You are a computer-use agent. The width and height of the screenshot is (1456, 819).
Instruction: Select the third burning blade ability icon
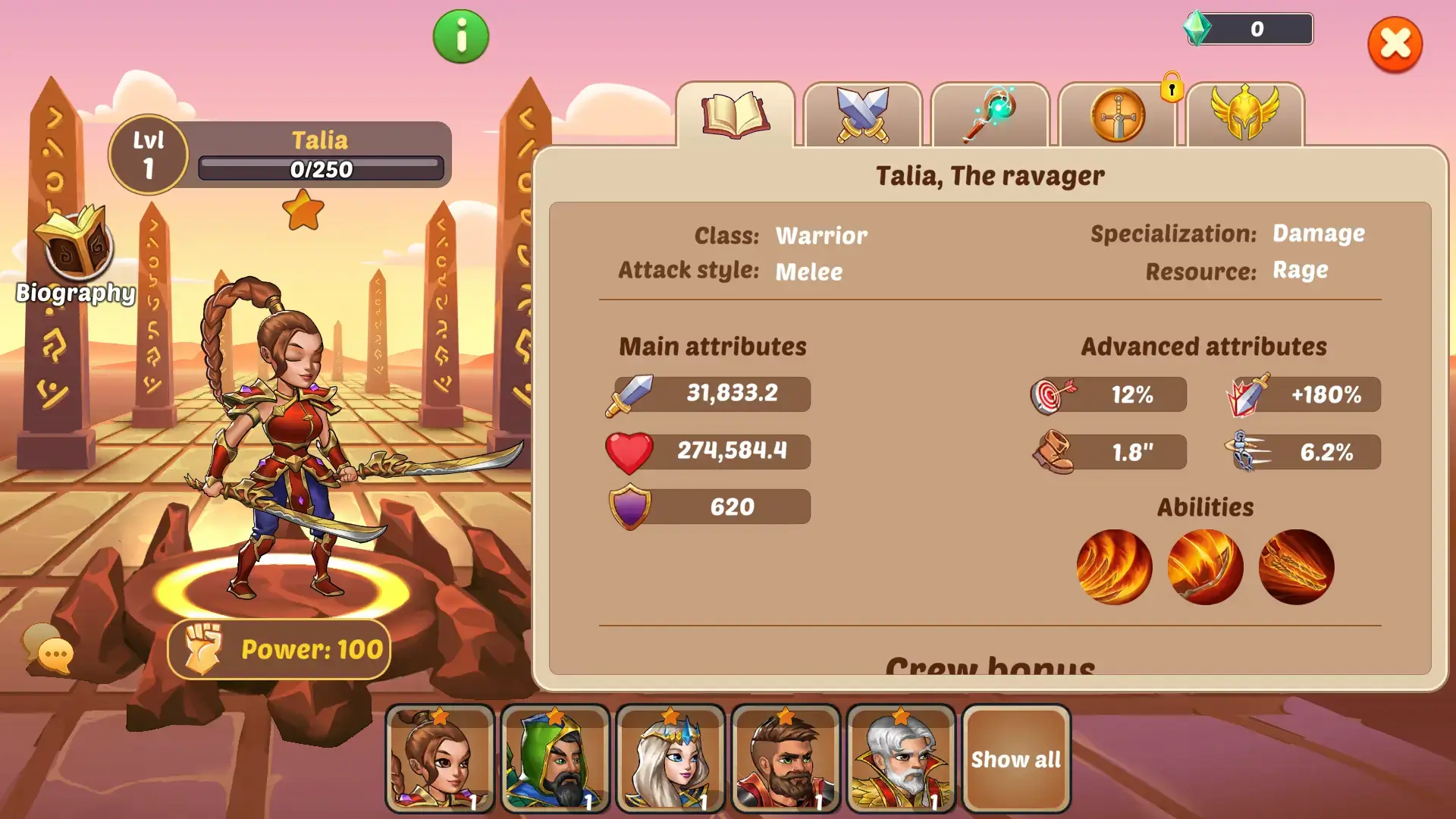(1296, 566)
